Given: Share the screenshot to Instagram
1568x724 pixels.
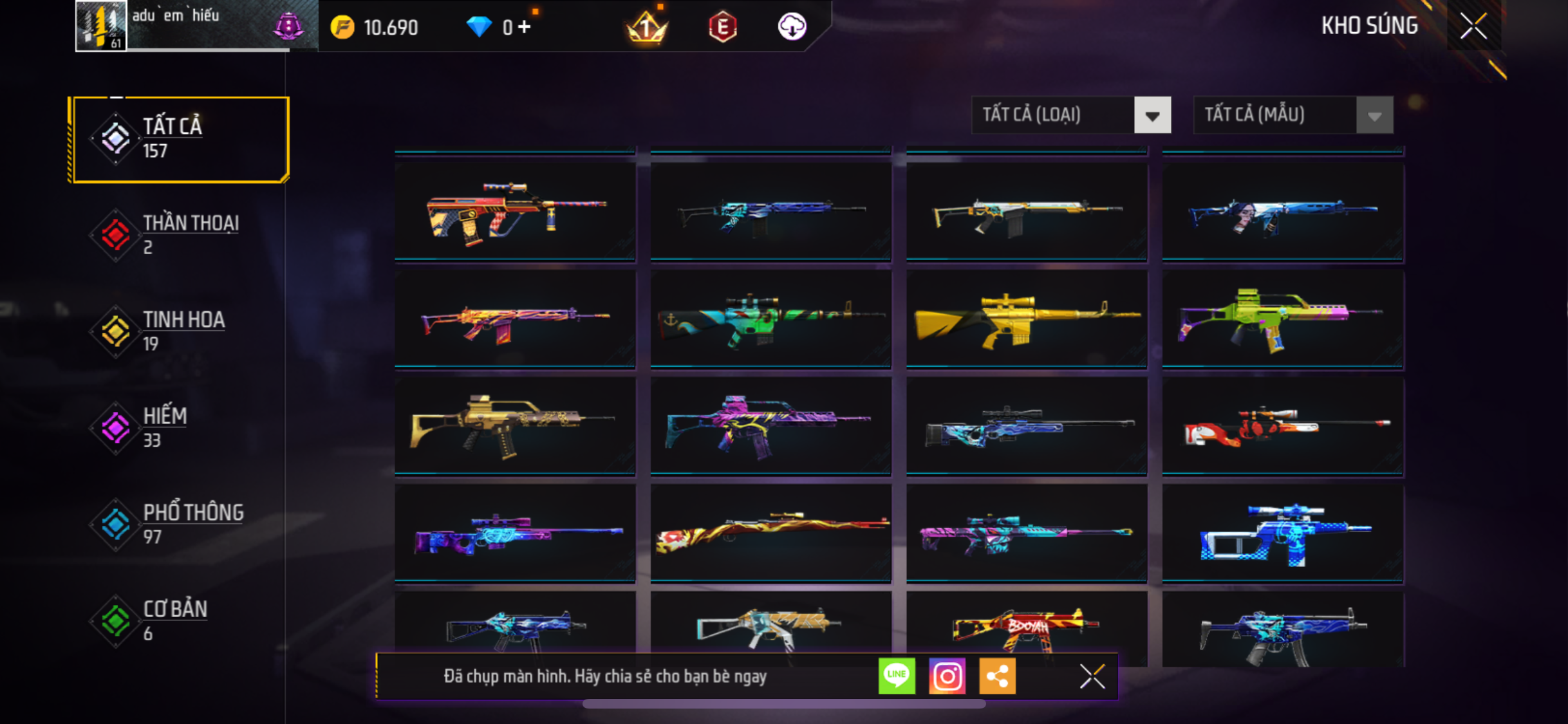Looking at the screenshot, I should coord(947,676).
